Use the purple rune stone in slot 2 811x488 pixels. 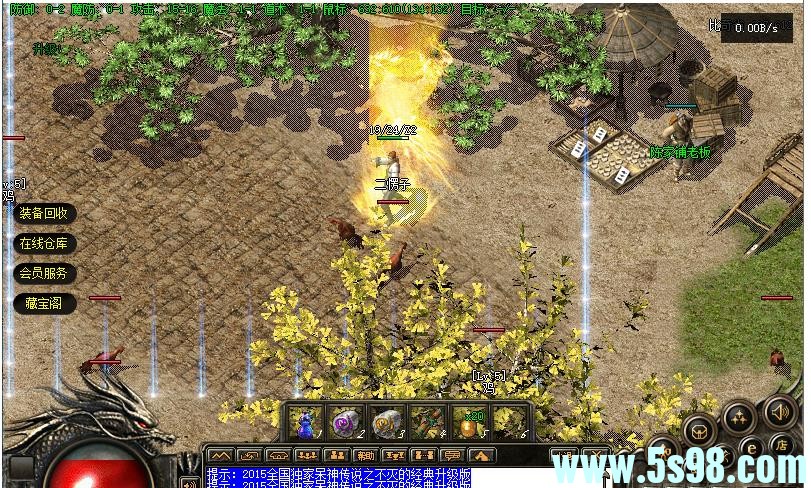[346, 421]
